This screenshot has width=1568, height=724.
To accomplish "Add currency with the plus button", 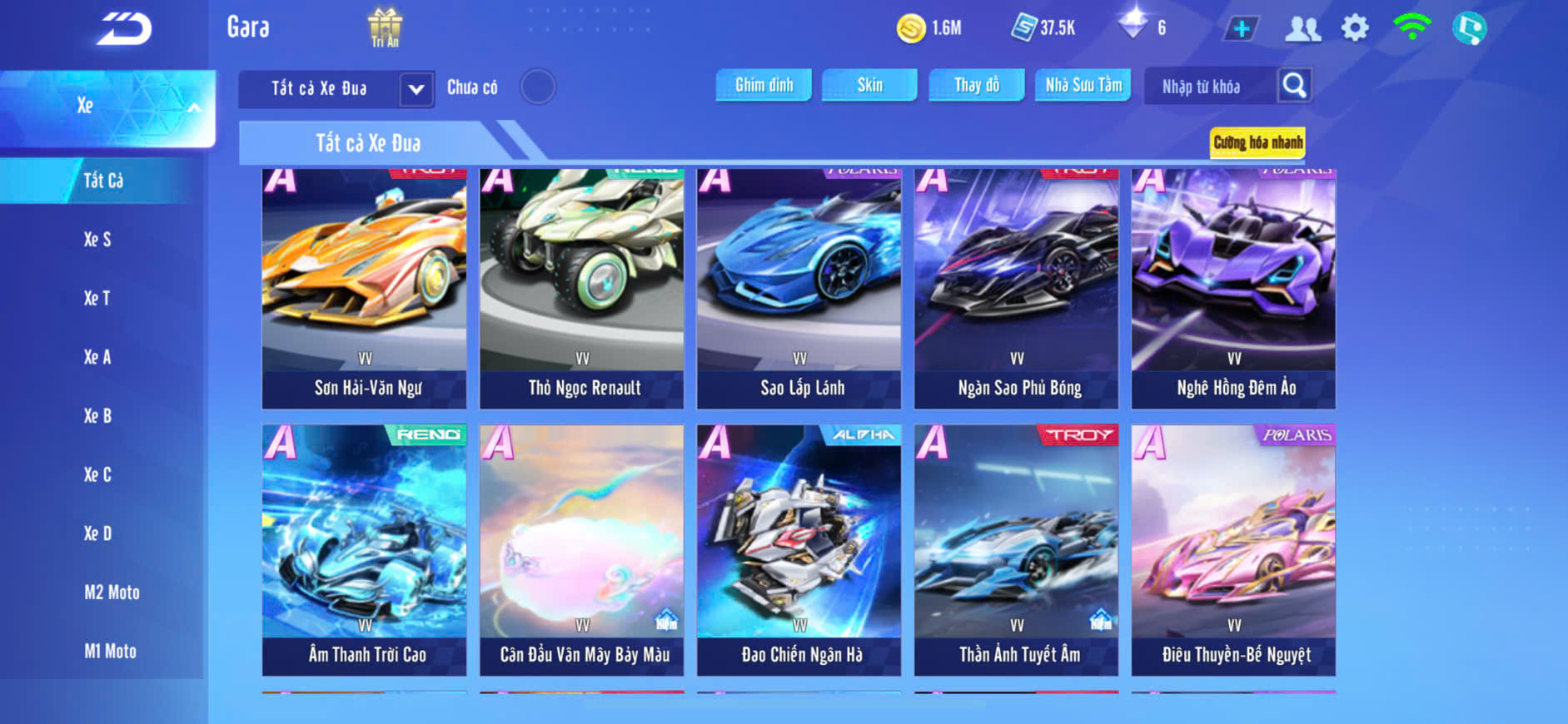I will (1242, 29).
